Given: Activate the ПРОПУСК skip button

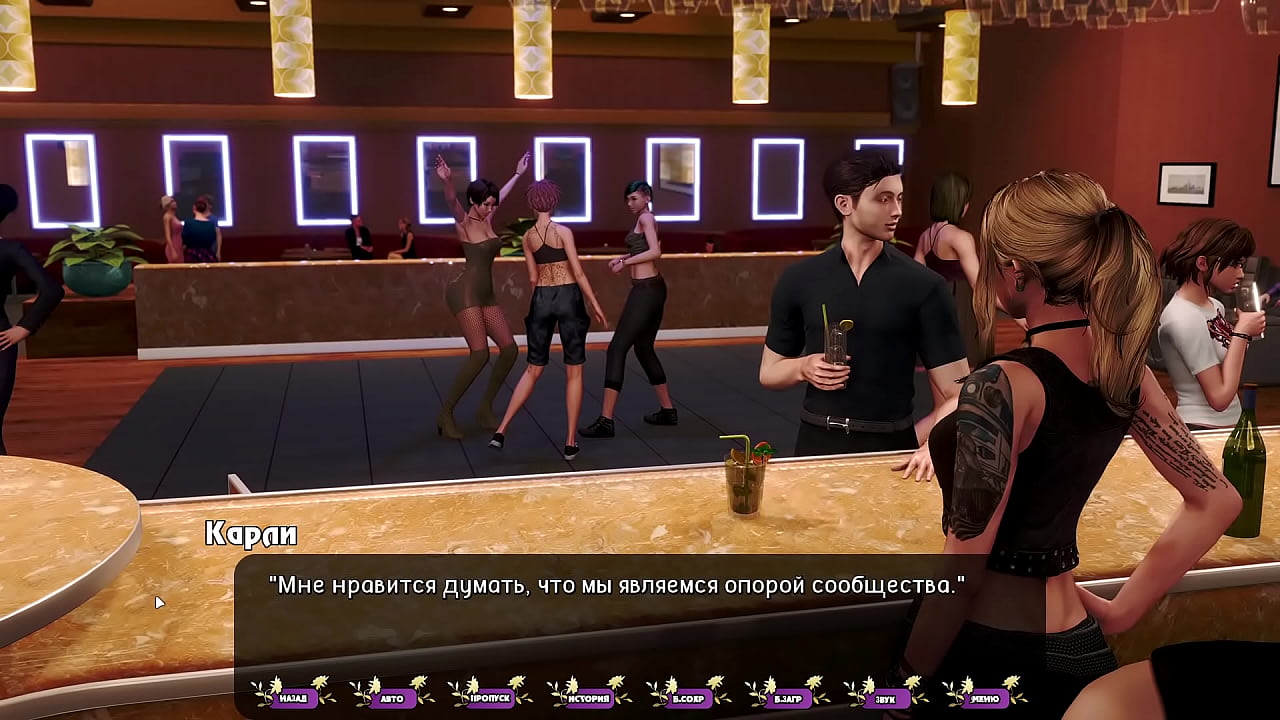Looking at the screenshot, I should [490, 698].
